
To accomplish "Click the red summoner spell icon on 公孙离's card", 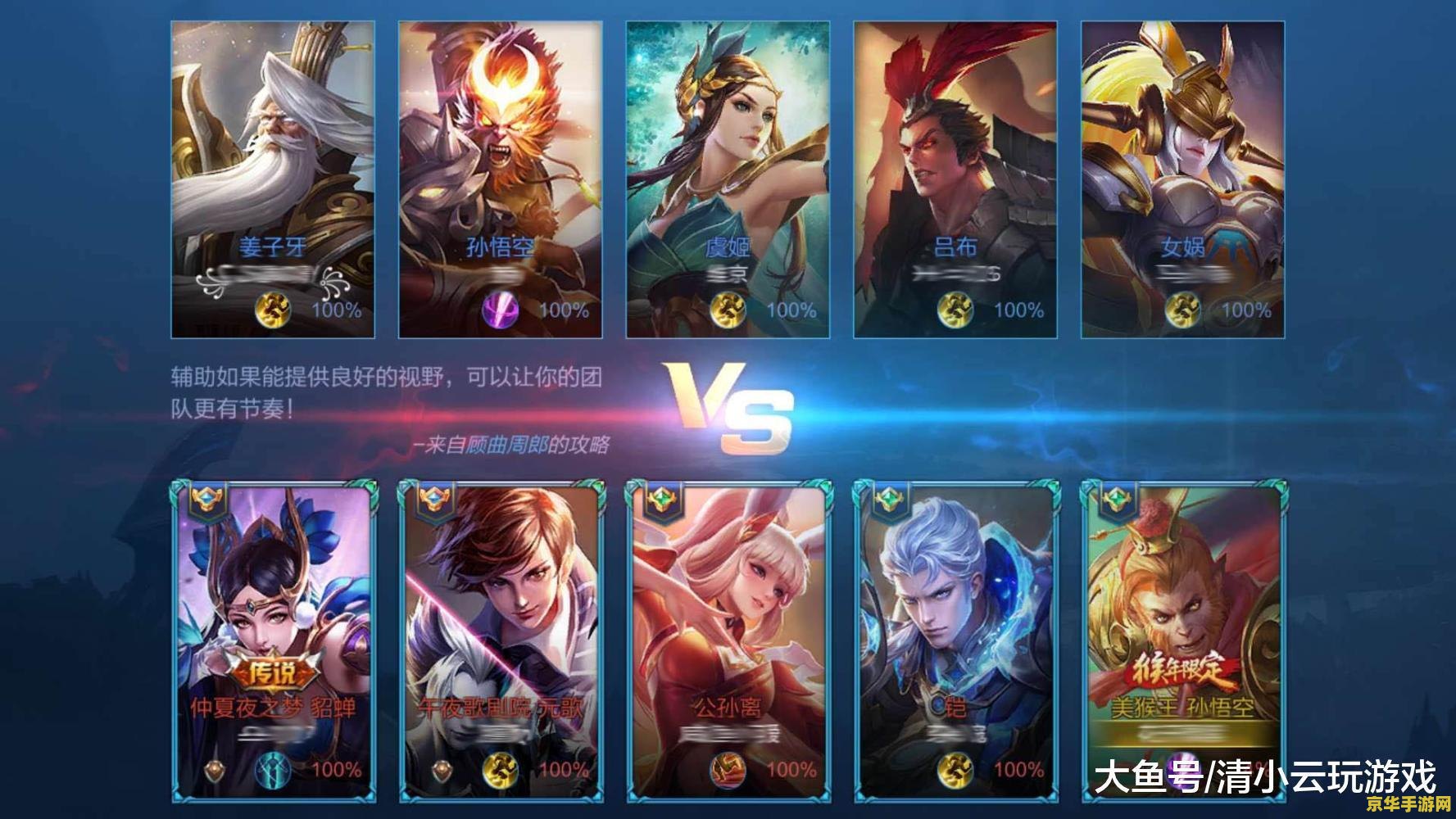I will pyautogui.click(x=728, y=771).
